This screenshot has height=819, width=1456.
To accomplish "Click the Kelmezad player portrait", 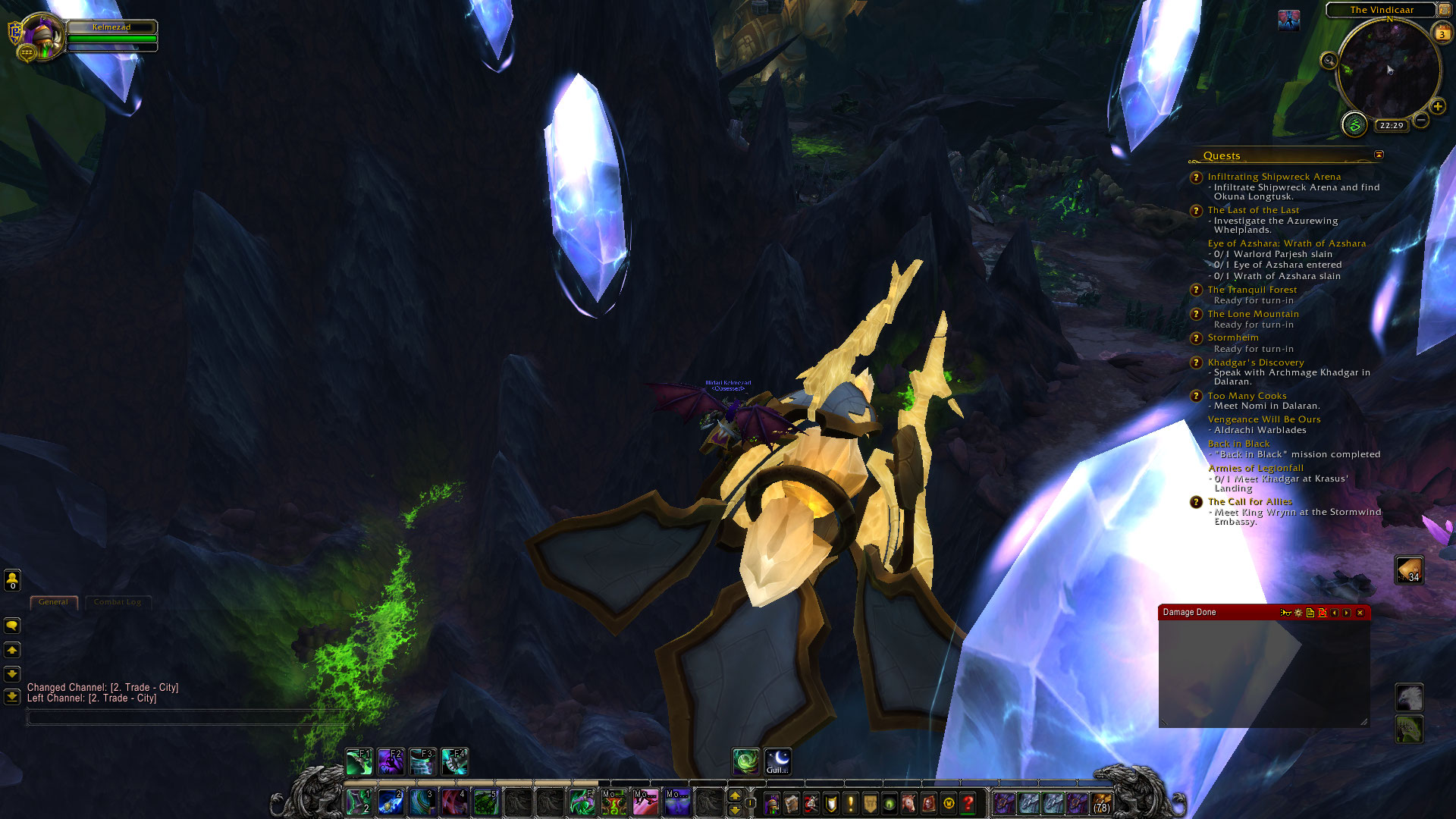I will pyautogui.click(x=42, y=35).
